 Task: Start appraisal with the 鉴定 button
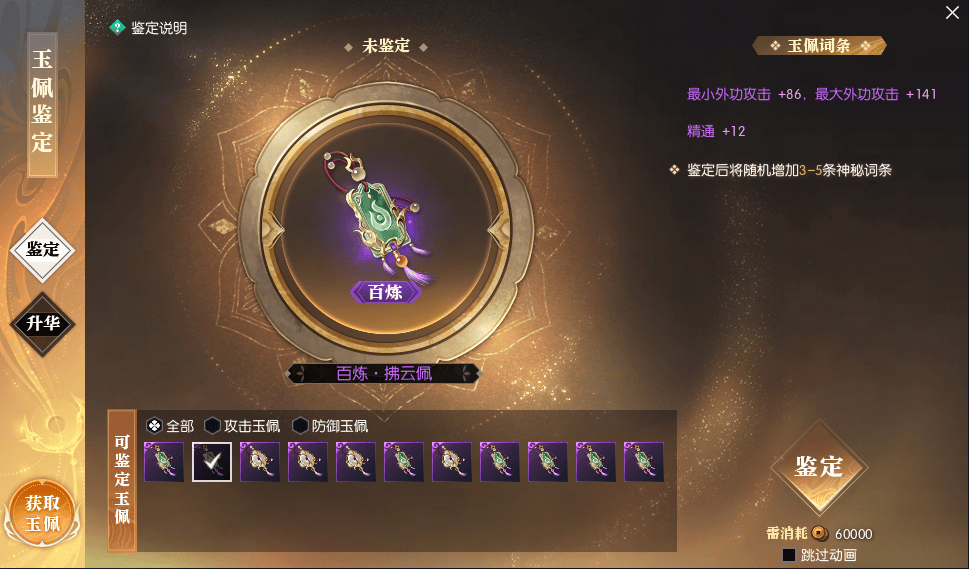tap(819, 467)
